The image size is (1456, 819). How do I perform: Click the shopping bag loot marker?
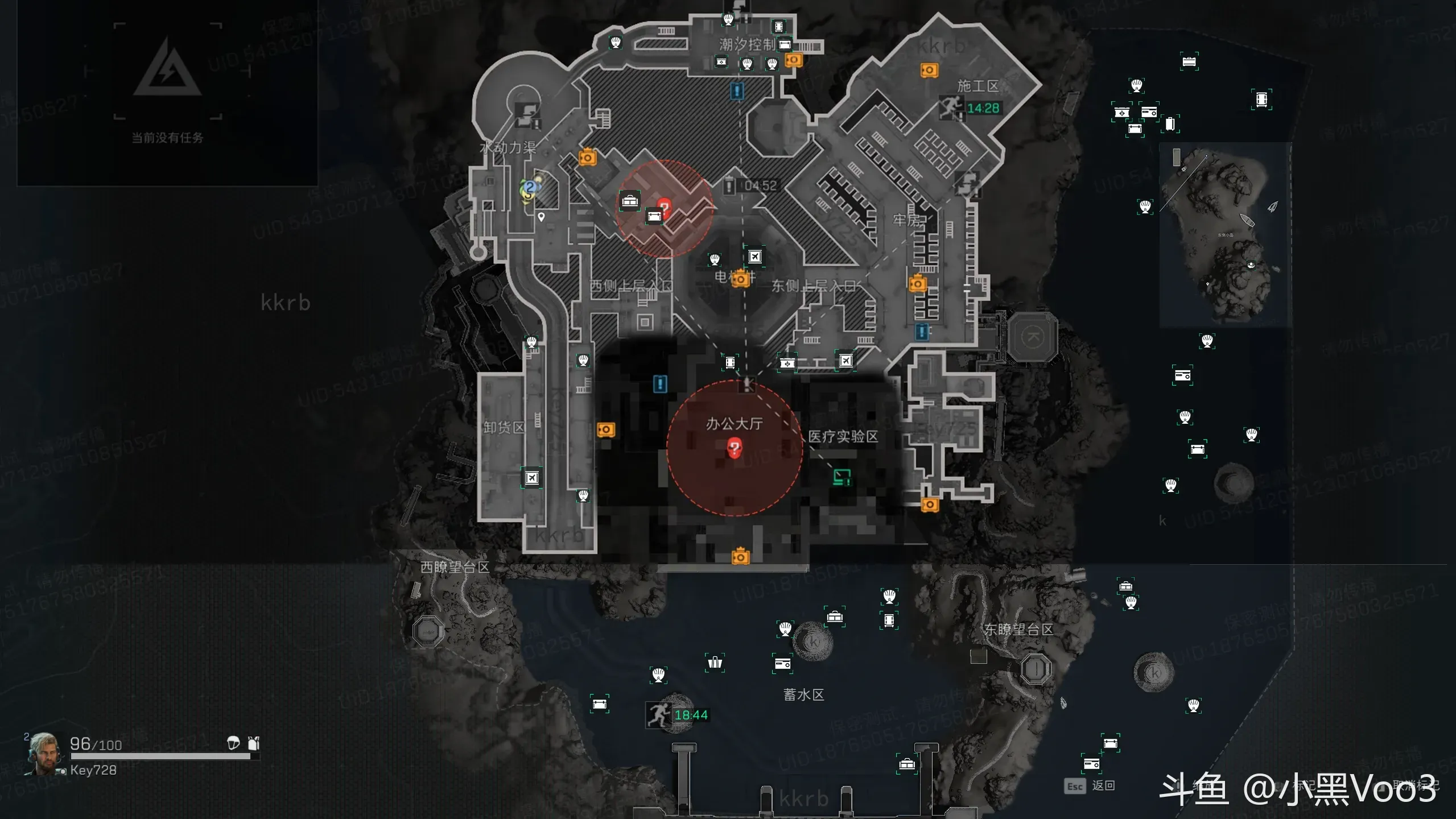point(715,663)
